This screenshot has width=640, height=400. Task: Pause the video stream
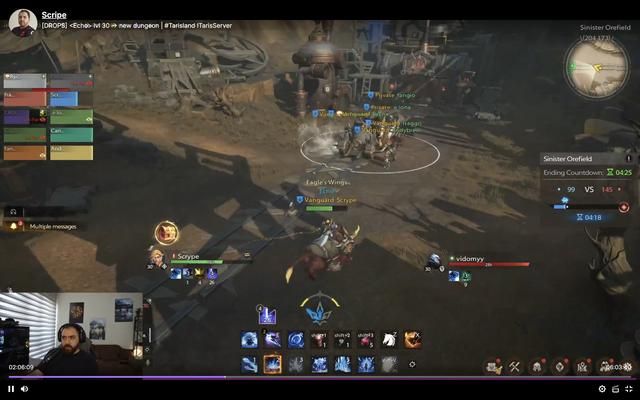coord(11,389)
